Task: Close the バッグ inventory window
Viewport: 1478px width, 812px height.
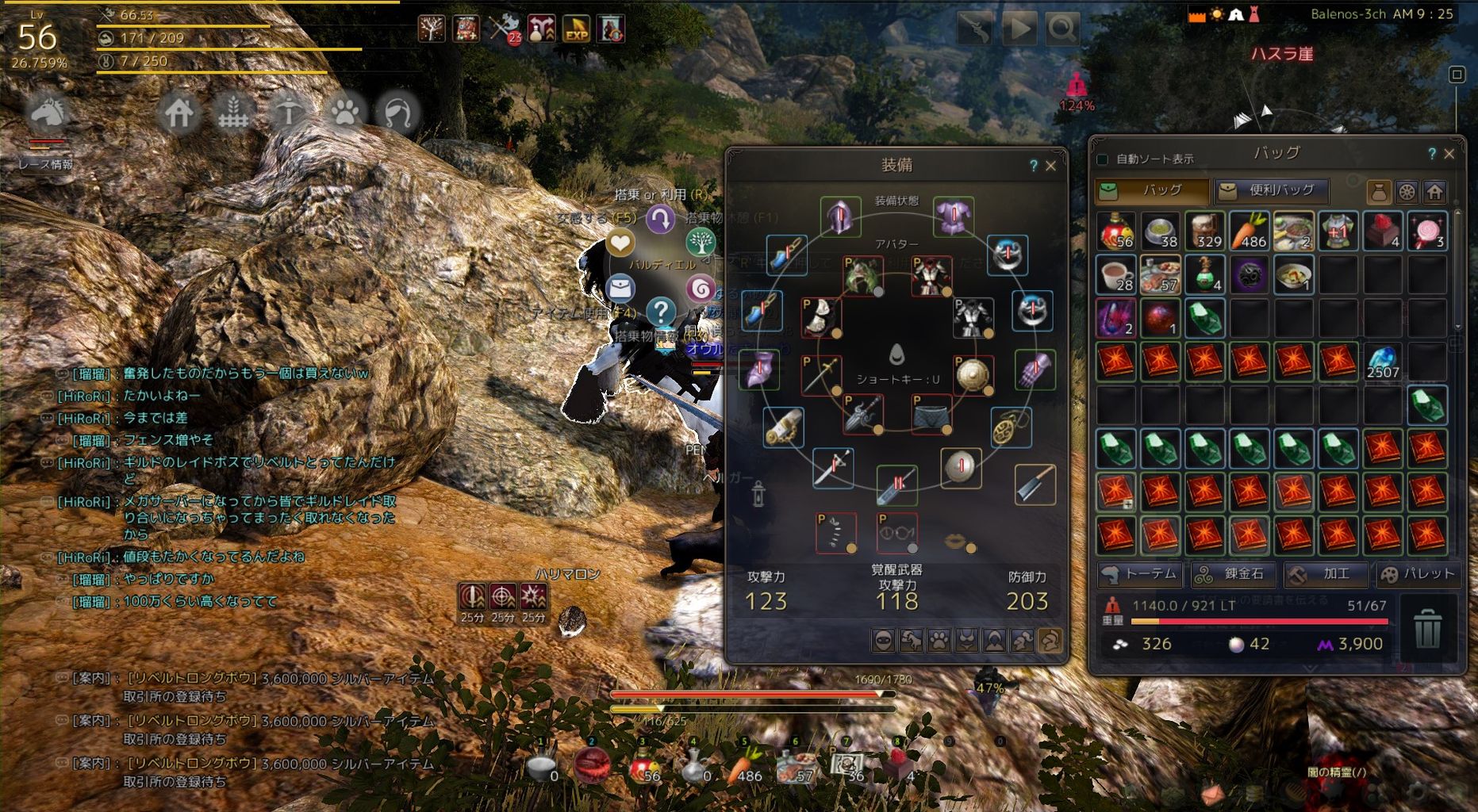Action: click(x=1449, y=154)
